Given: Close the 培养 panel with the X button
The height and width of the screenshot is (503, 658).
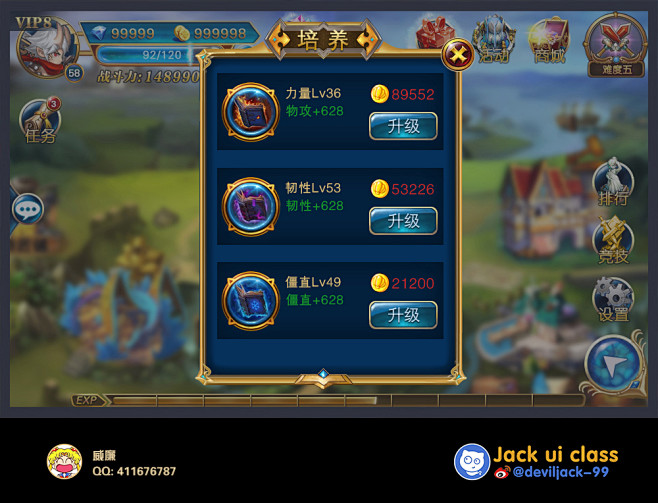Looking at the screenshot, I should click(x=457, y=54).
